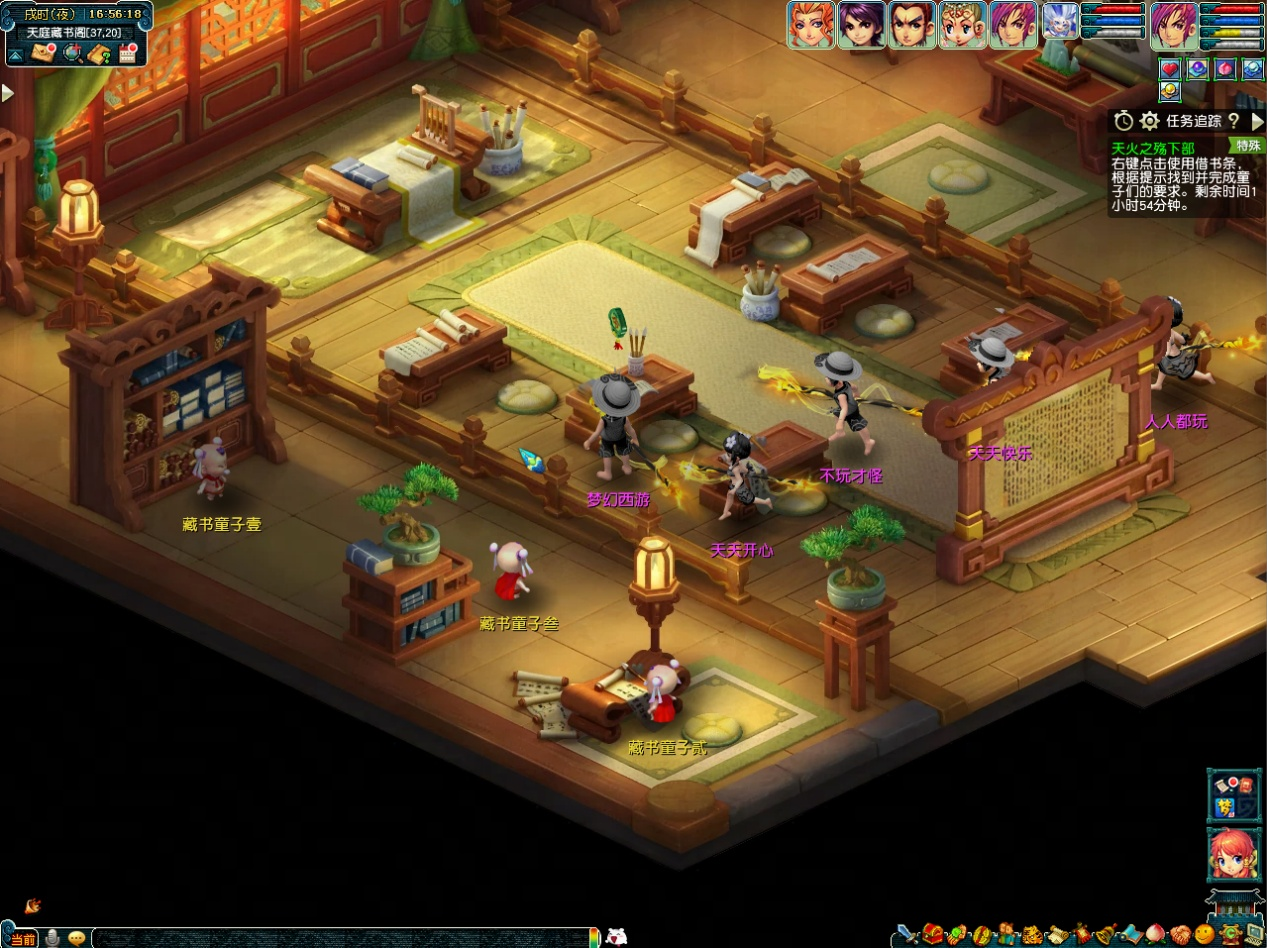Click the red heart buff icon
This screenshot has height=948, width=1267.
[x=1170, y=69]
